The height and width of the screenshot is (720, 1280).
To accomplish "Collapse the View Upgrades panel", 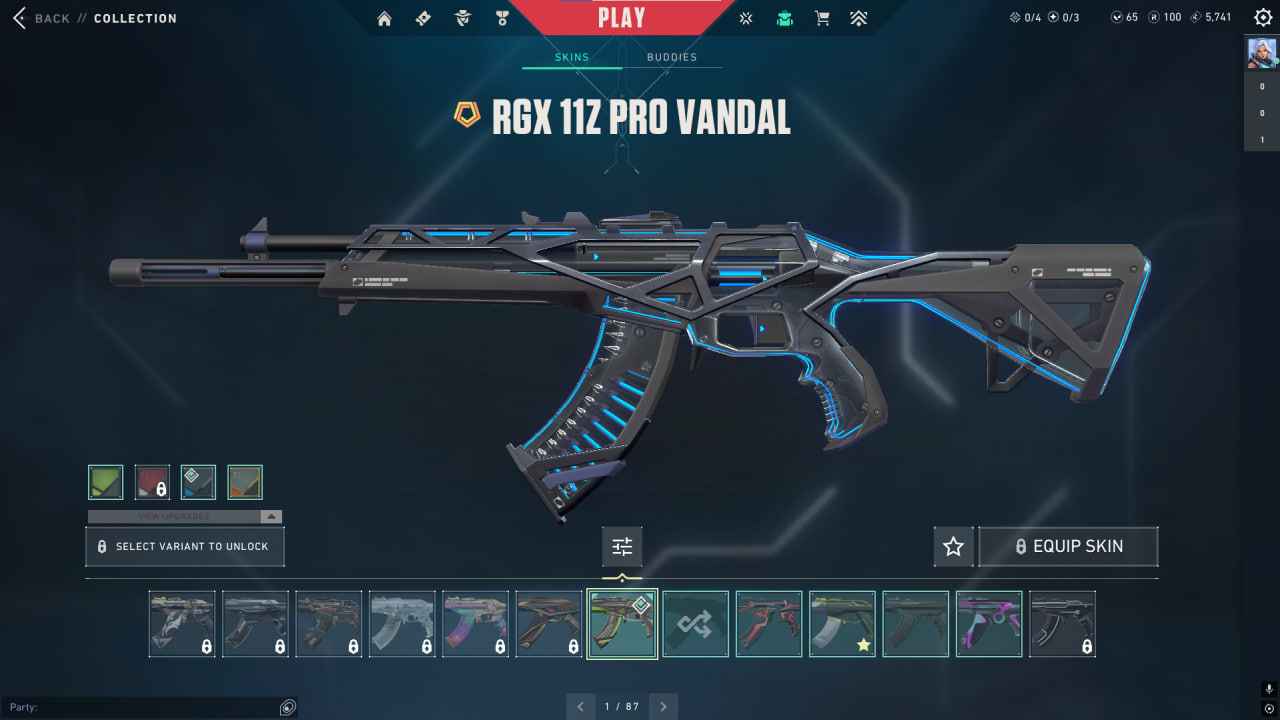I will pyautogui.click(x=268, y=516).
